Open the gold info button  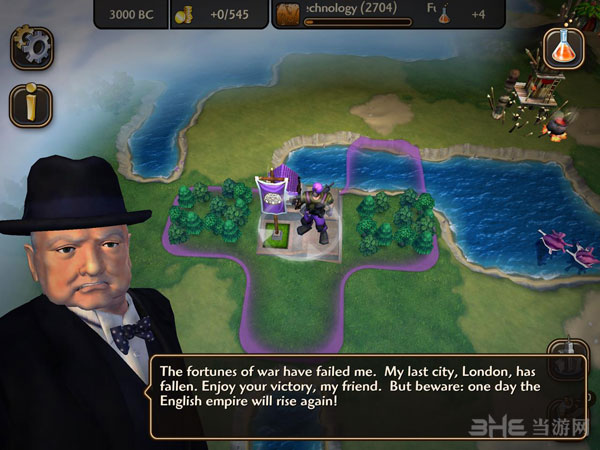[x=31, y=105]
